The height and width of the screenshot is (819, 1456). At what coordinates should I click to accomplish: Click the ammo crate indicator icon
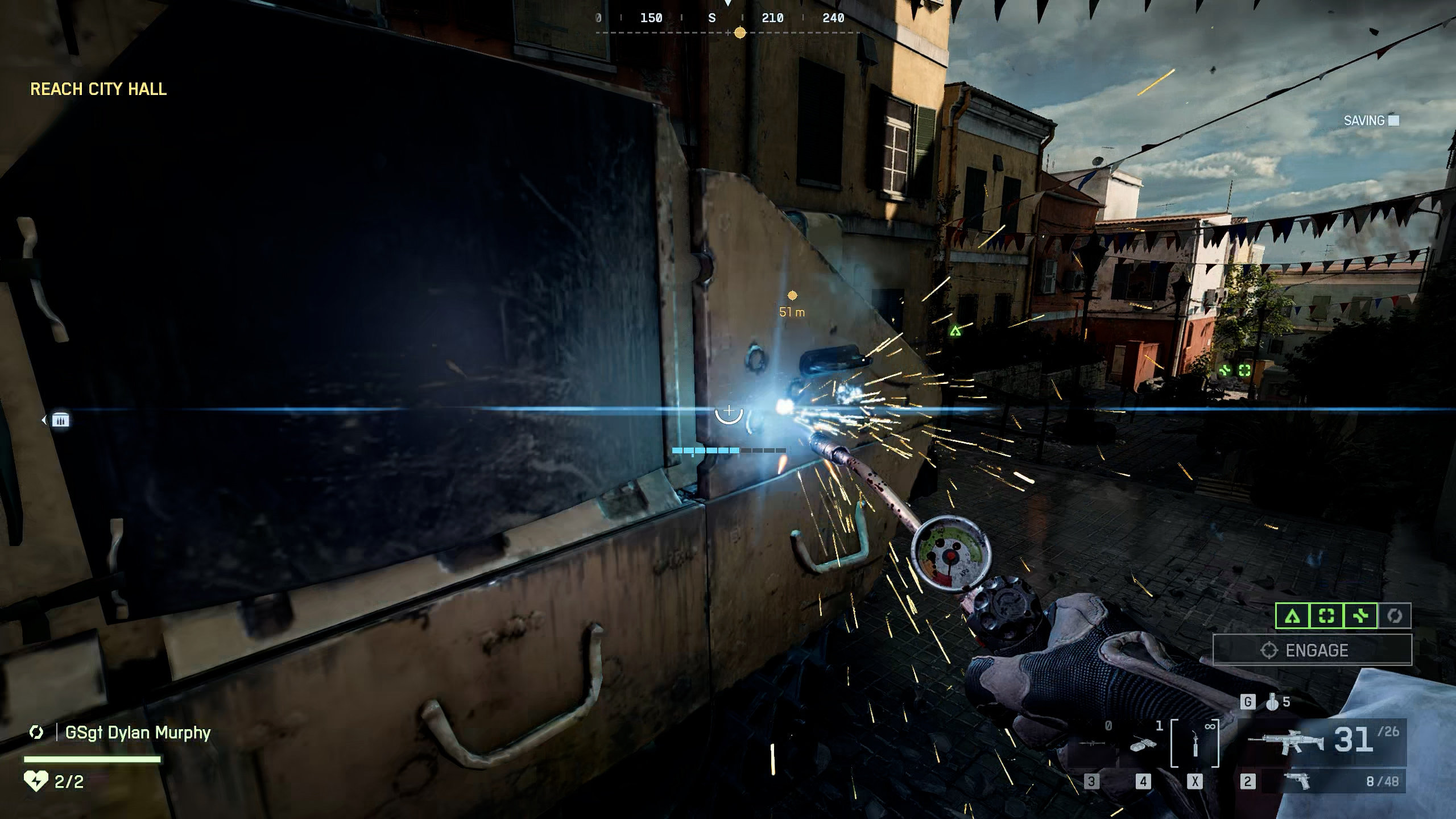(60, 420)
